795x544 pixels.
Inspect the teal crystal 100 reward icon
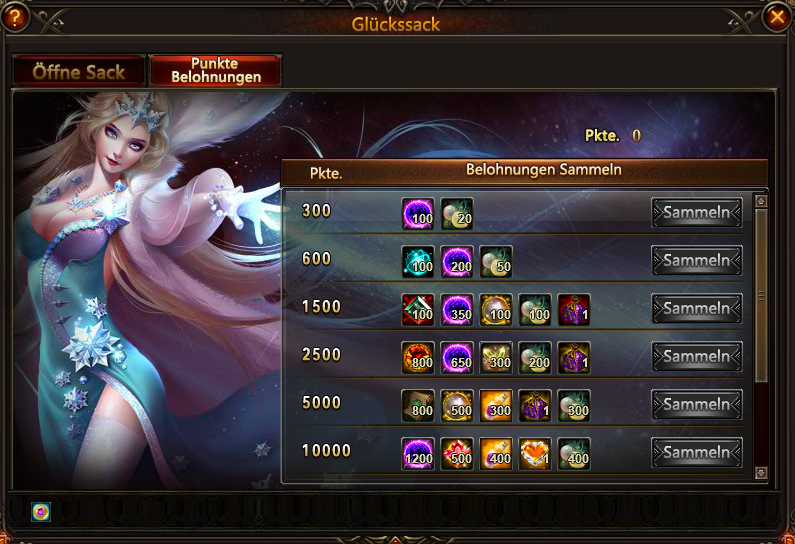point(417,261)
